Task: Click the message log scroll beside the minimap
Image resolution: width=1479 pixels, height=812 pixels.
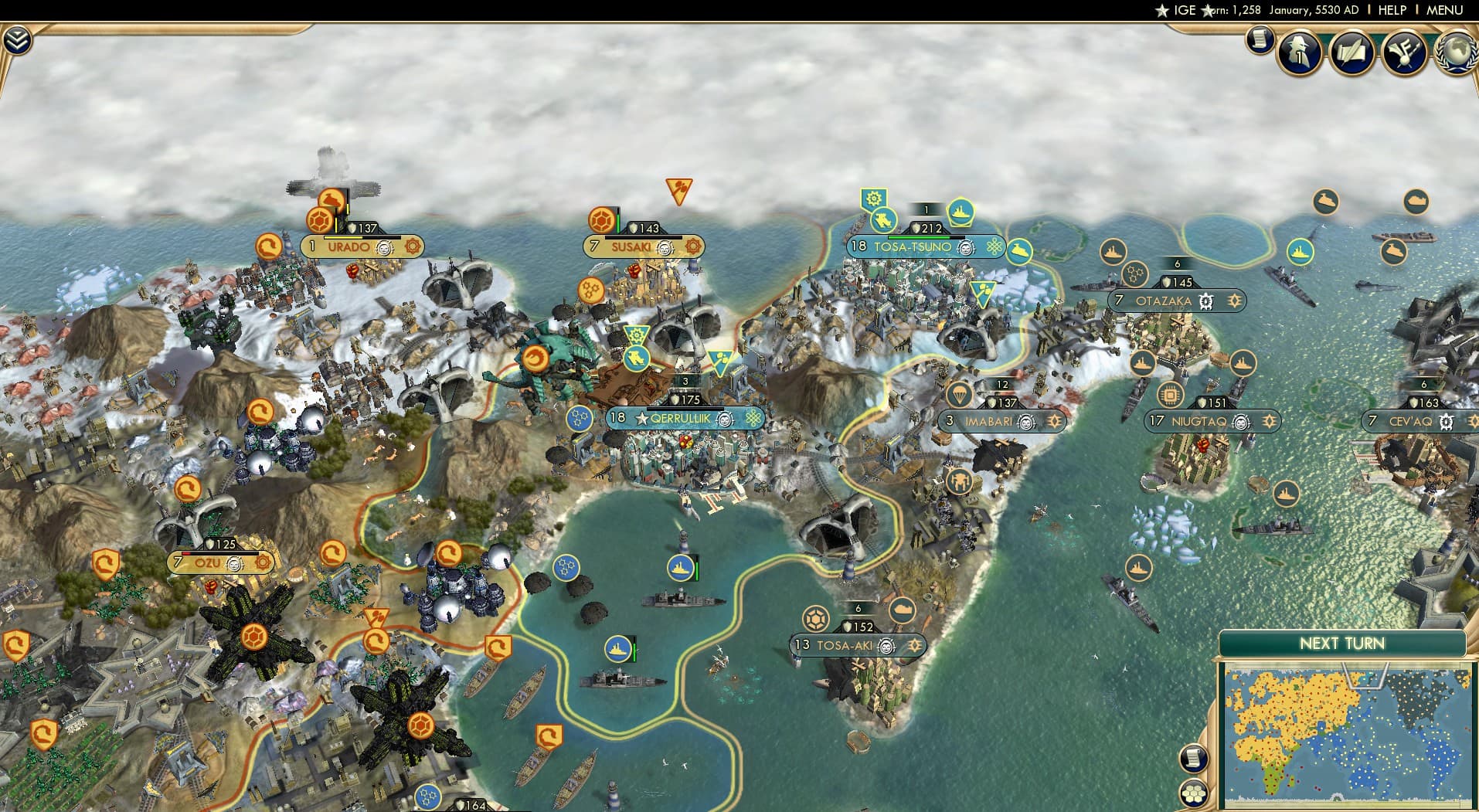Action: coord(1195,758)
